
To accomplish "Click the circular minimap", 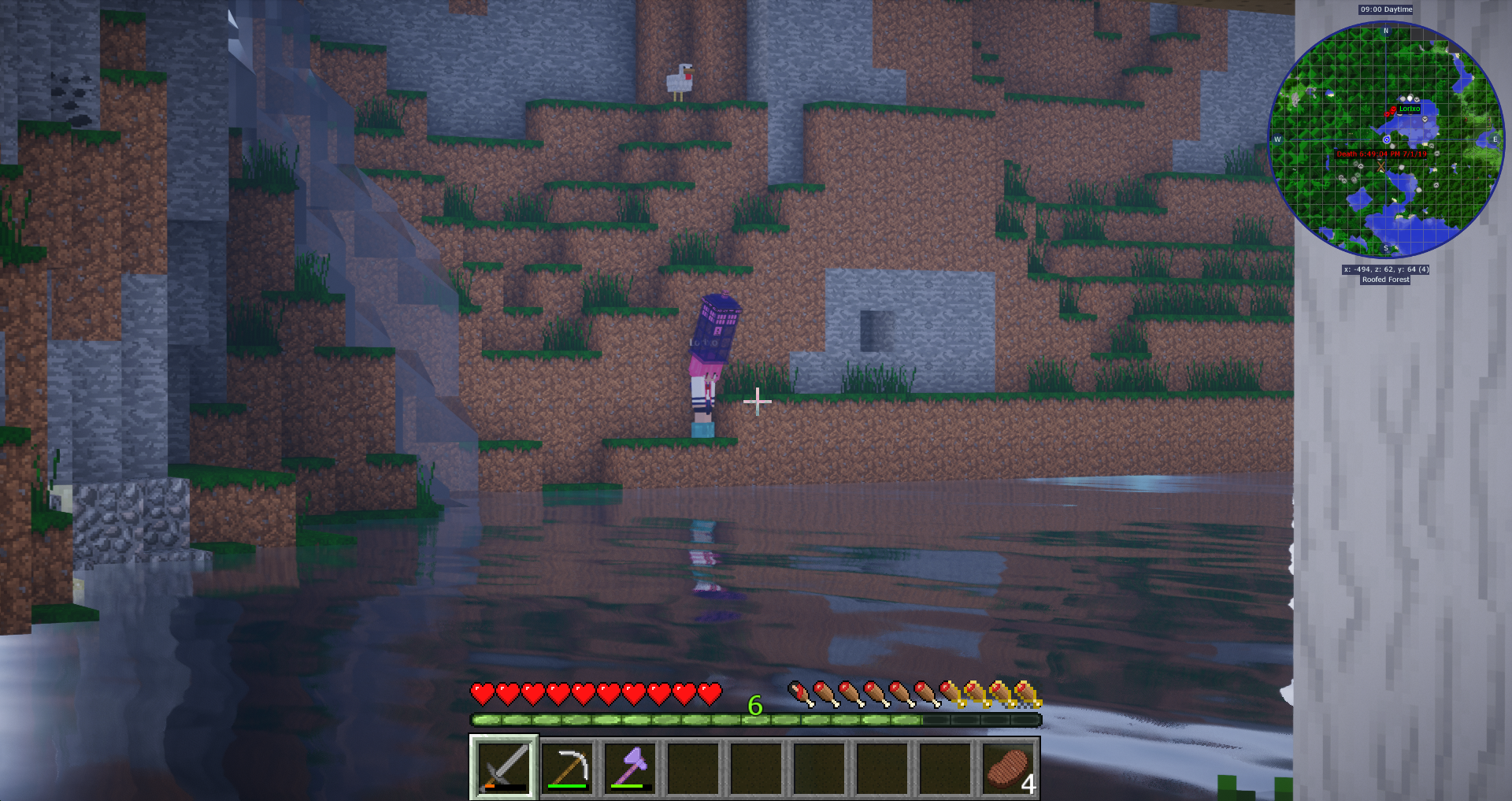I will click(1386, 139).
